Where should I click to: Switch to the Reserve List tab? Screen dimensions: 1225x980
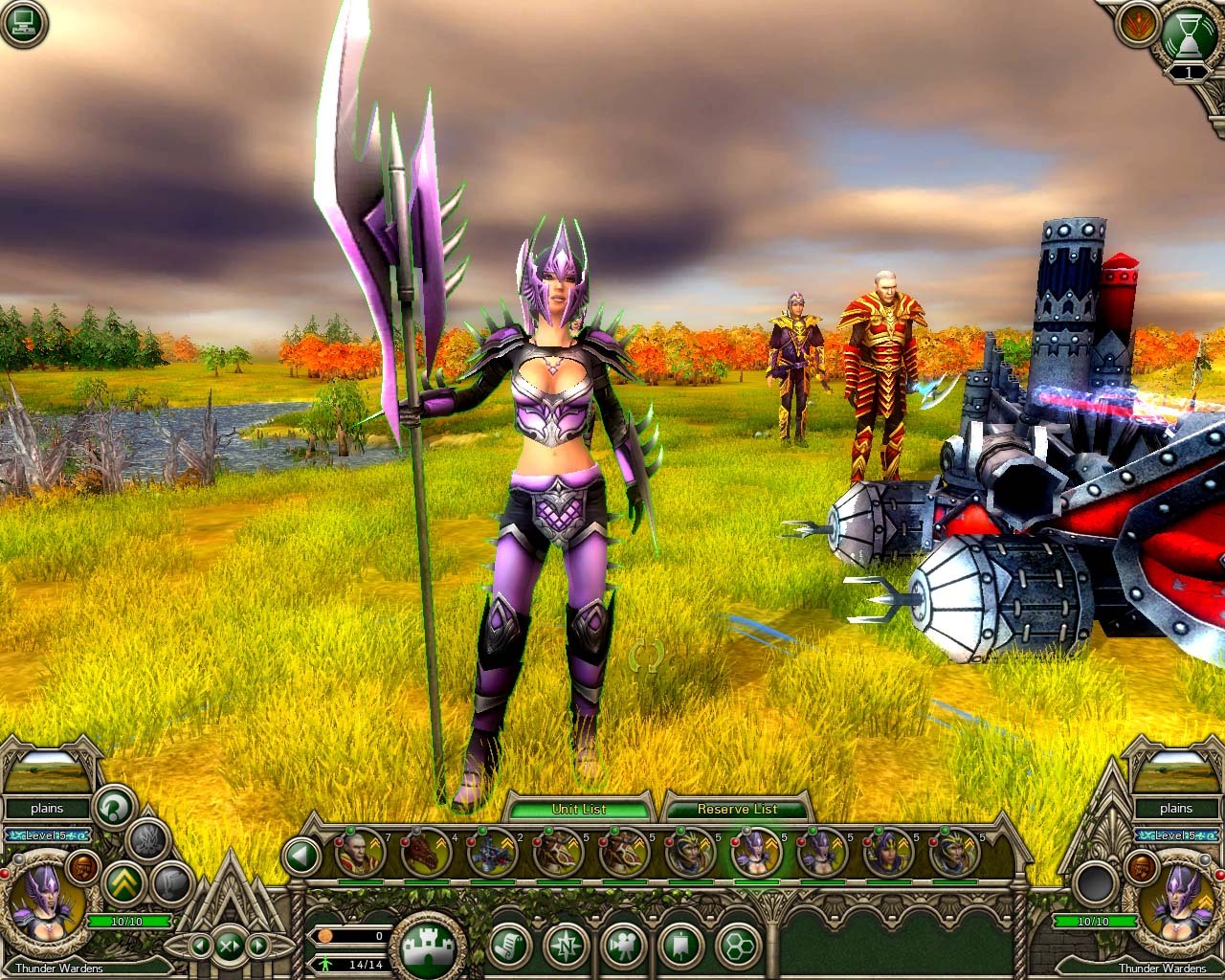[737, 809]
